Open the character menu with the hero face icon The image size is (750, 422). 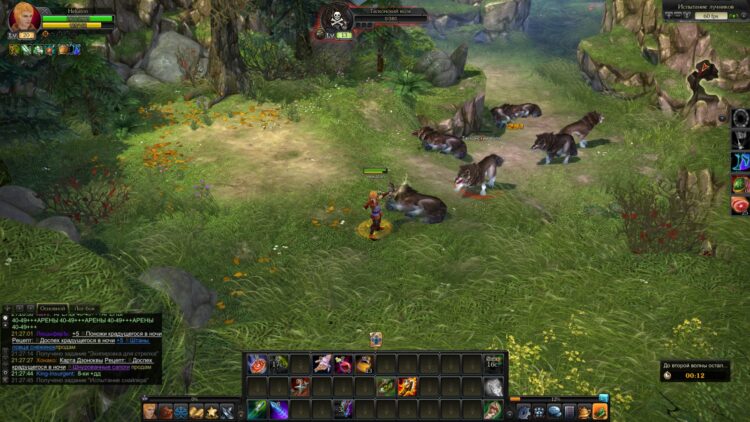[x=150, y=411]
